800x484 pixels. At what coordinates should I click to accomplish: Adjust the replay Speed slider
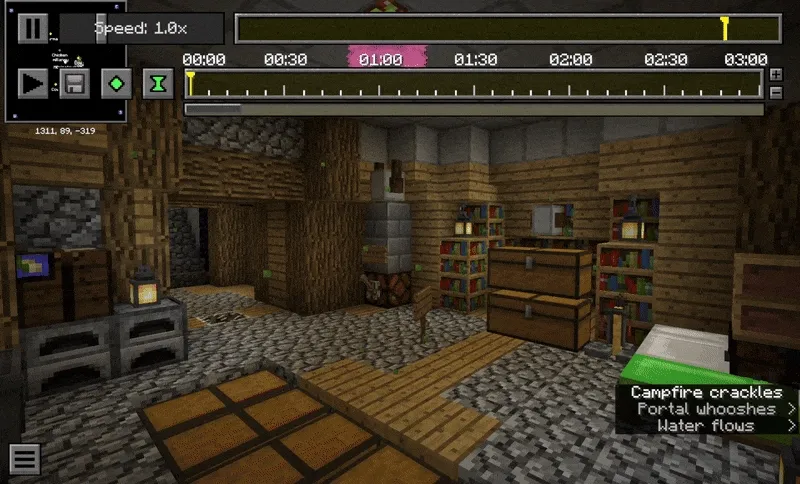pos(140,28)
